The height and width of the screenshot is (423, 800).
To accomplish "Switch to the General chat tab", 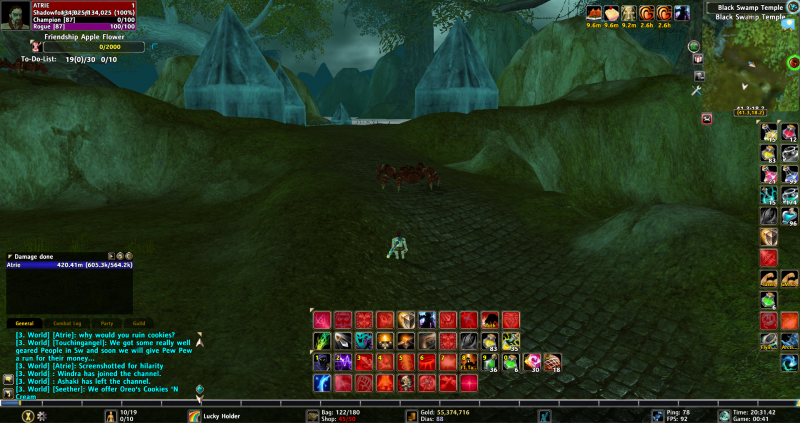I will [24, 323].
